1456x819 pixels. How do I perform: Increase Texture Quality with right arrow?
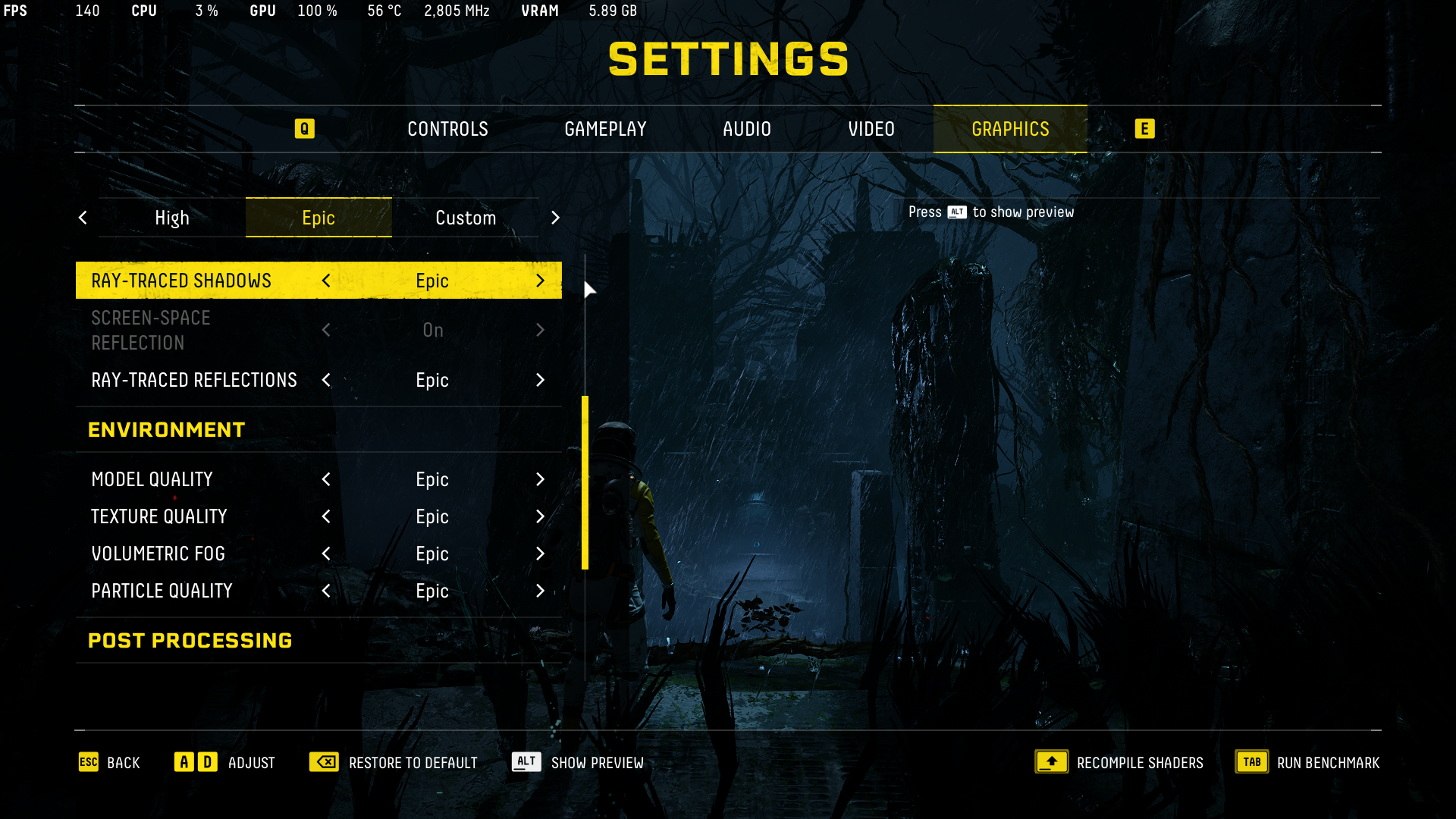pos(540,516)
